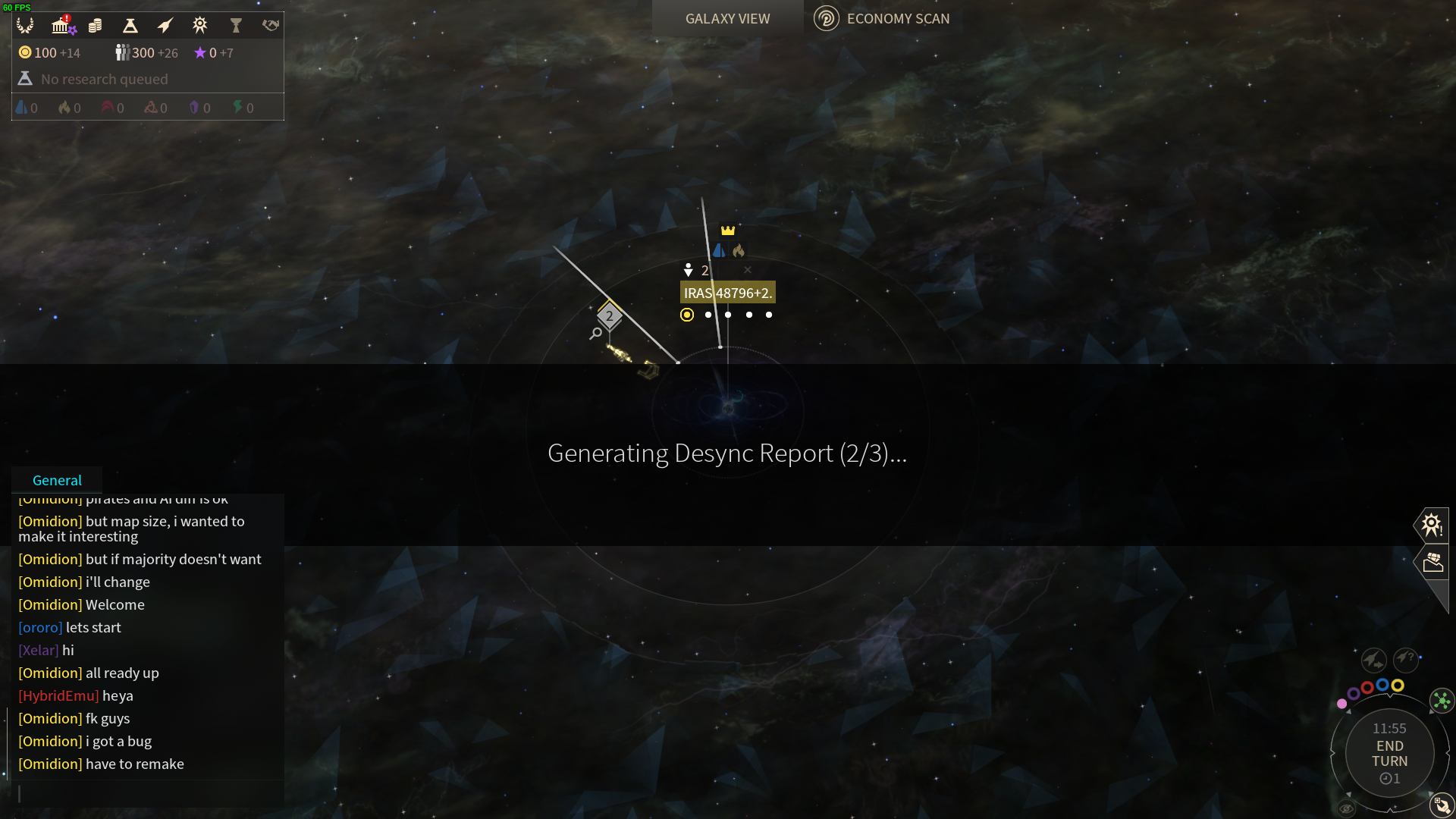This screenshot has height=819, width=1456.
Task: Open the hero notification with exclamation mark
Action: [x=1431, y=525]
